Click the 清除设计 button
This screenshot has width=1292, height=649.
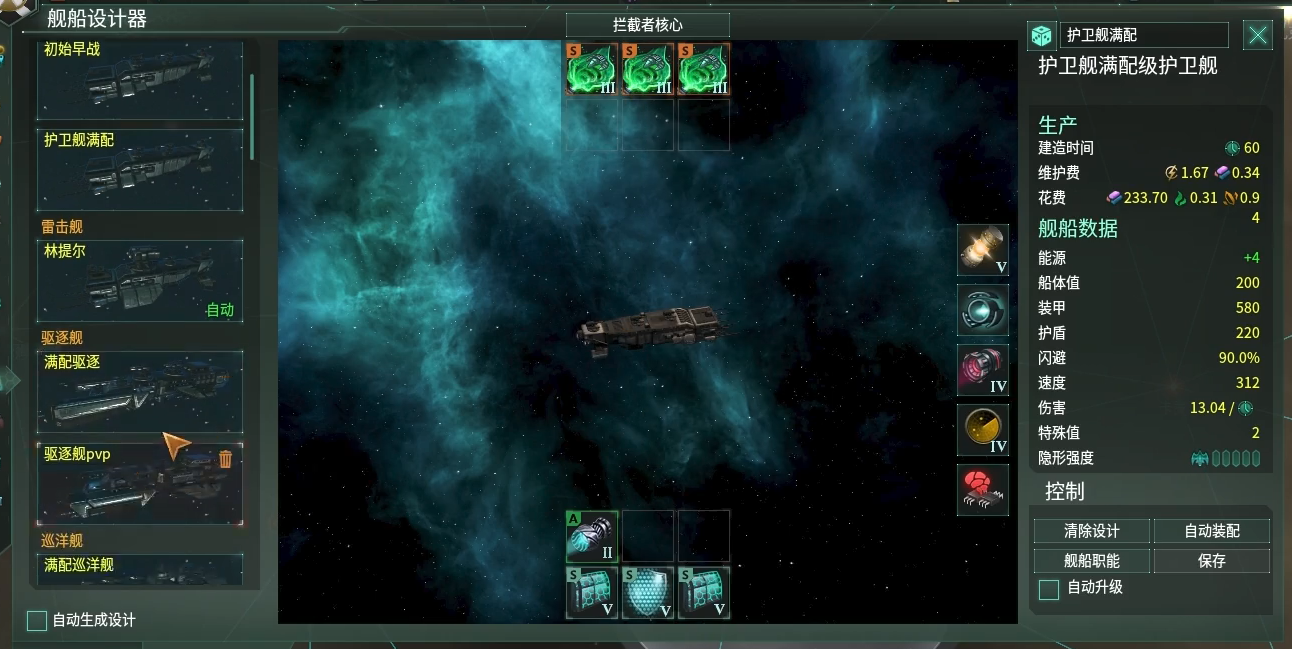pyautogui.click(x=1091, y=531)
